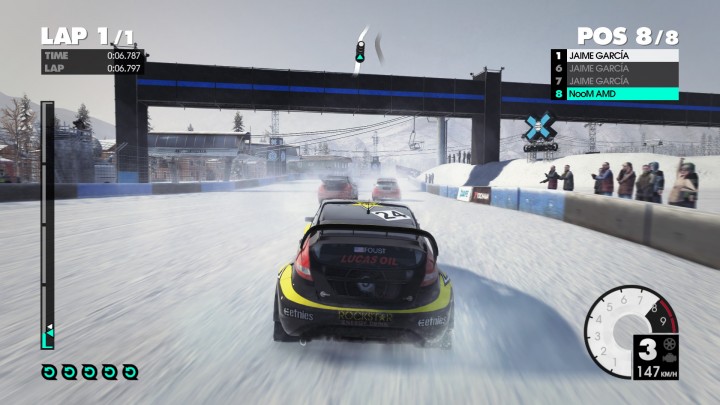
Task: Select the NooM AMD leaderboard row
Action: coord(613,94)
